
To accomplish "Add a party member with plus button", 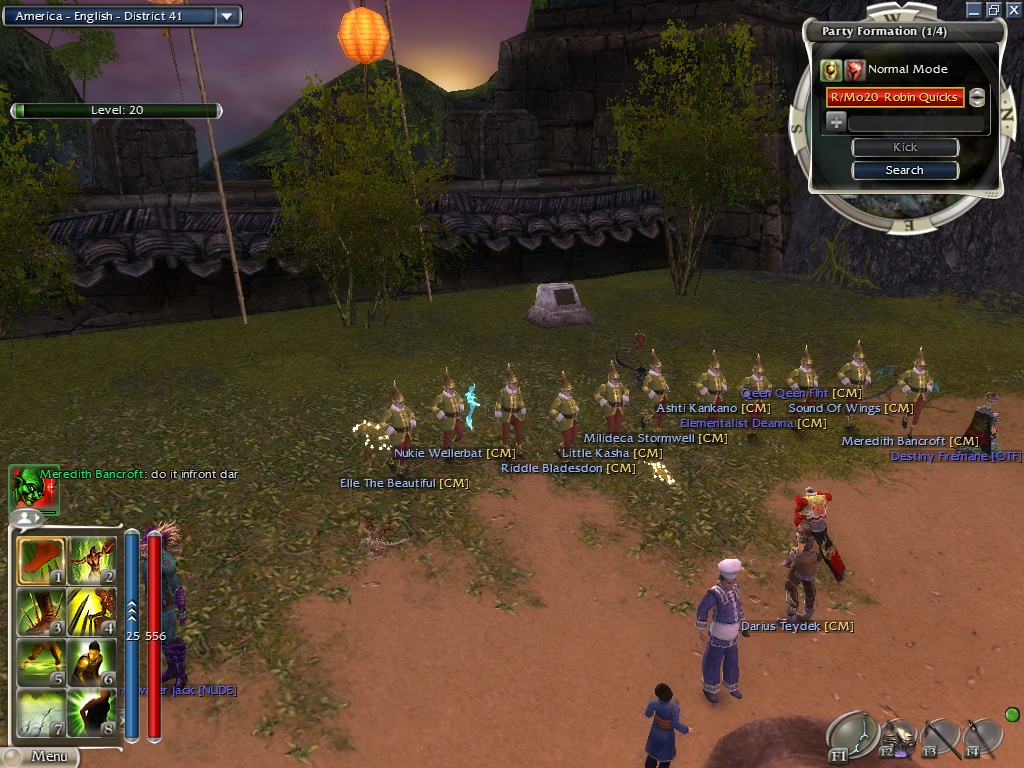I will 836,122.
